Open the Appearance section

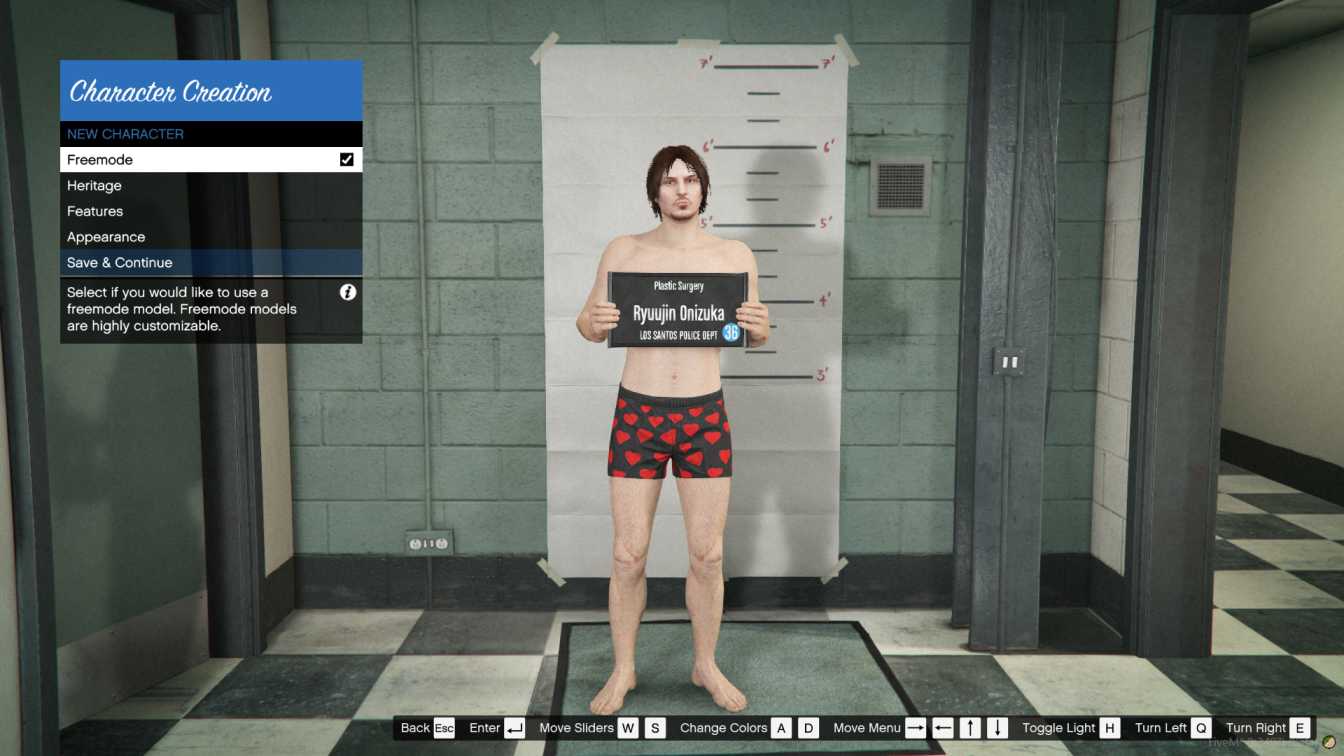[106, 236]
